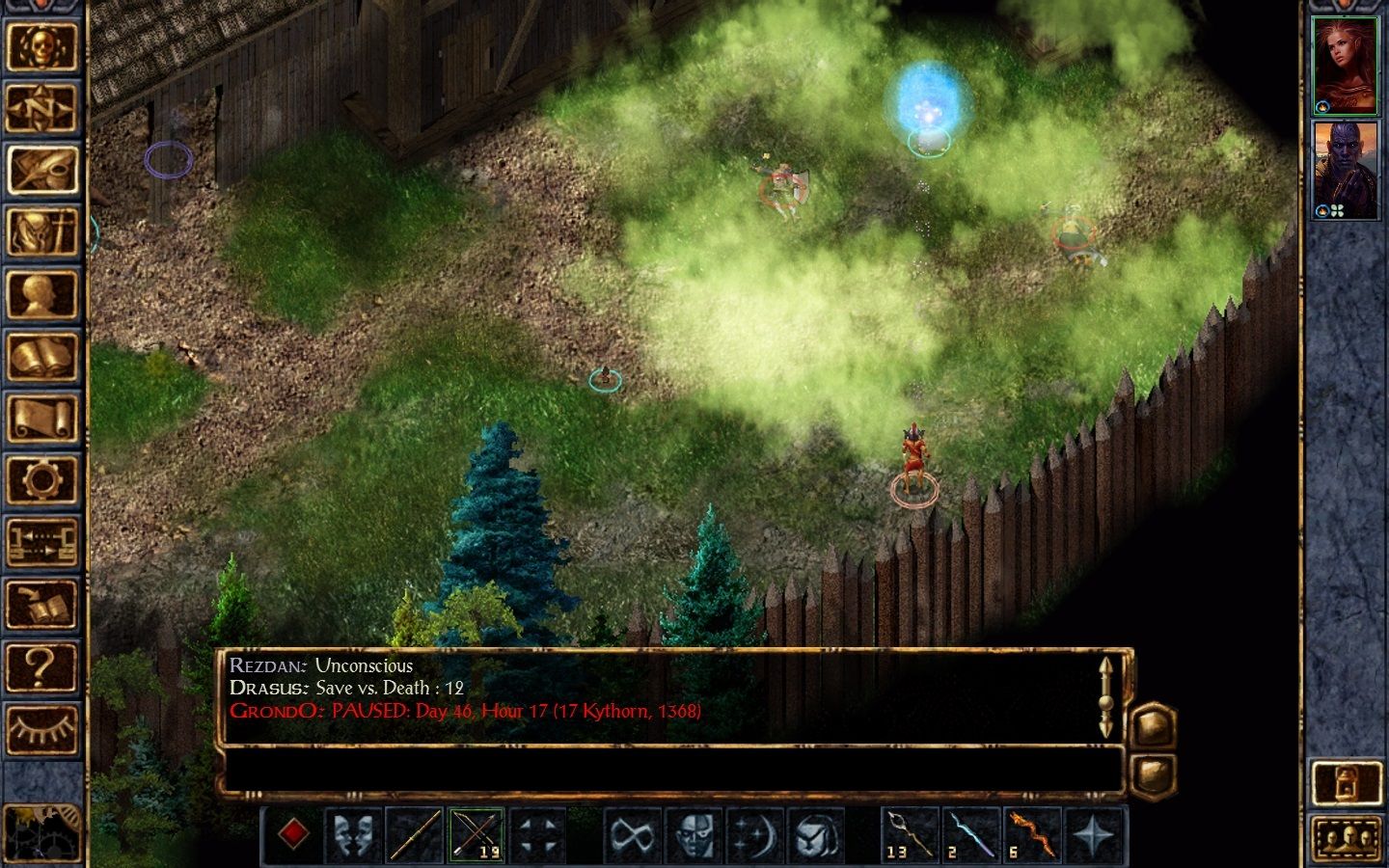Toggle the closed-eye interface button

click(41, 728)
